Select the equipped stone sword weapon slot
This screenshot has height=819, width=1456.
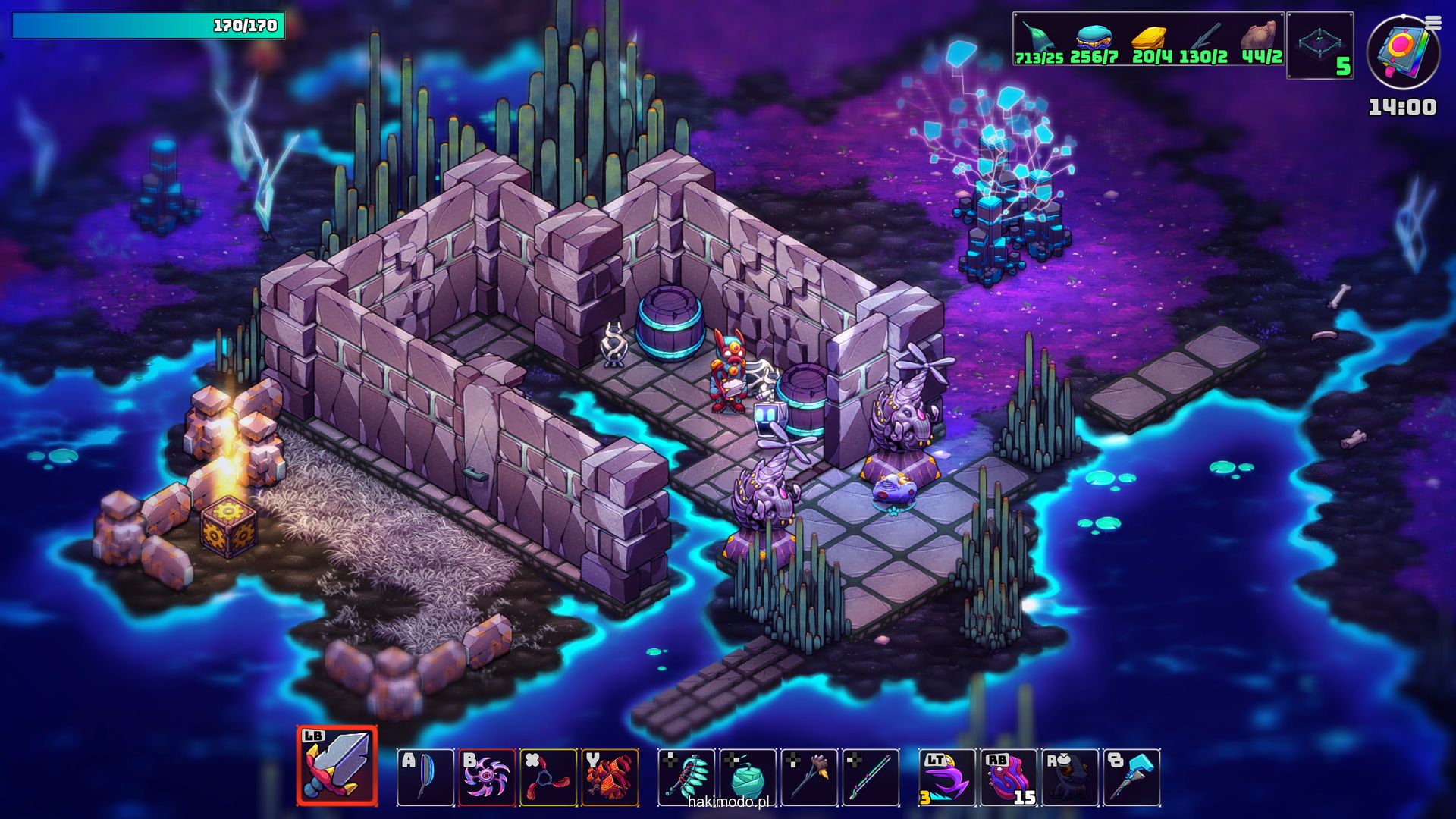coord(337,766)
